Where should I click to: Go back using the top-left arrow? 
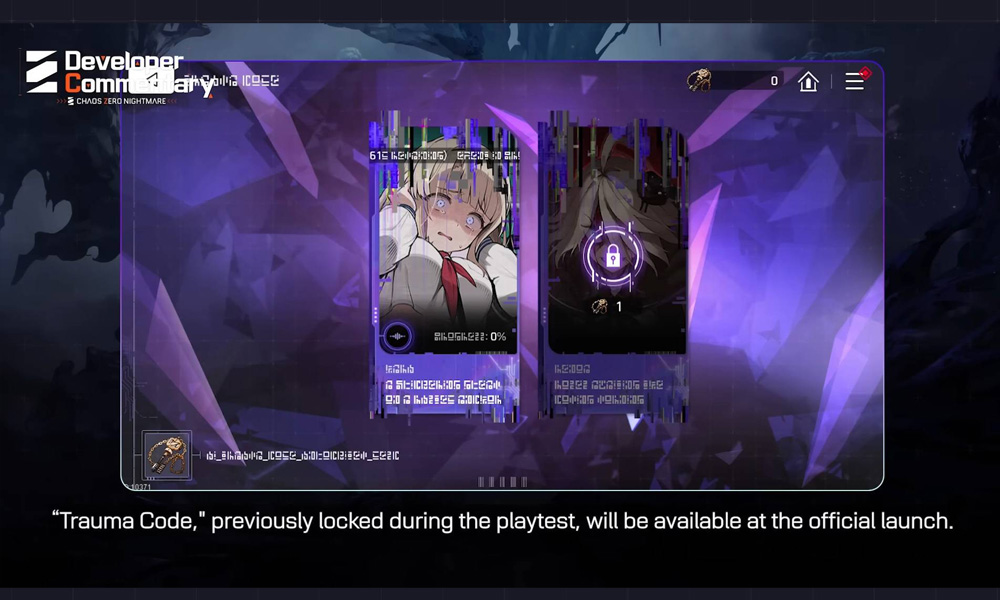tap(148, 79)
